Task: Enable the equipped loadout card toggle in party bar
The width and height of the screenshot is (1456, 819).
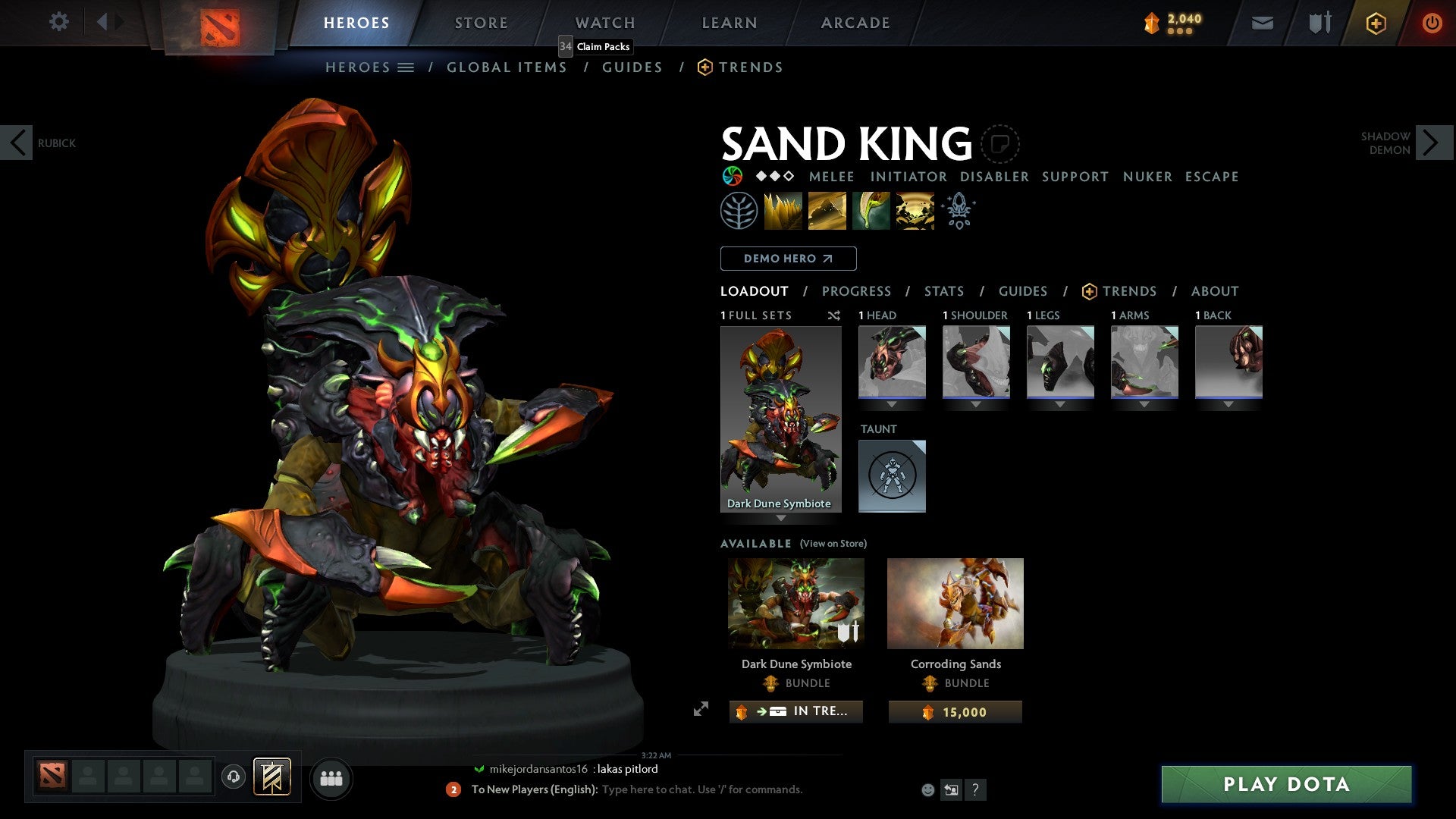Action: pos(274,778)
